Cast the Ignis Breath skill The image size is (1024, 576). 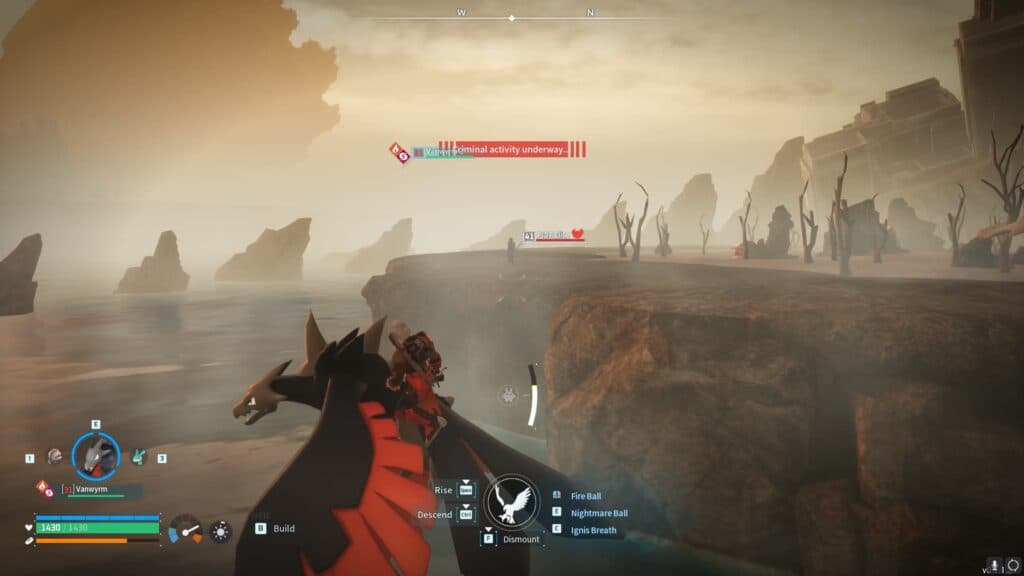tap(593, 530)
